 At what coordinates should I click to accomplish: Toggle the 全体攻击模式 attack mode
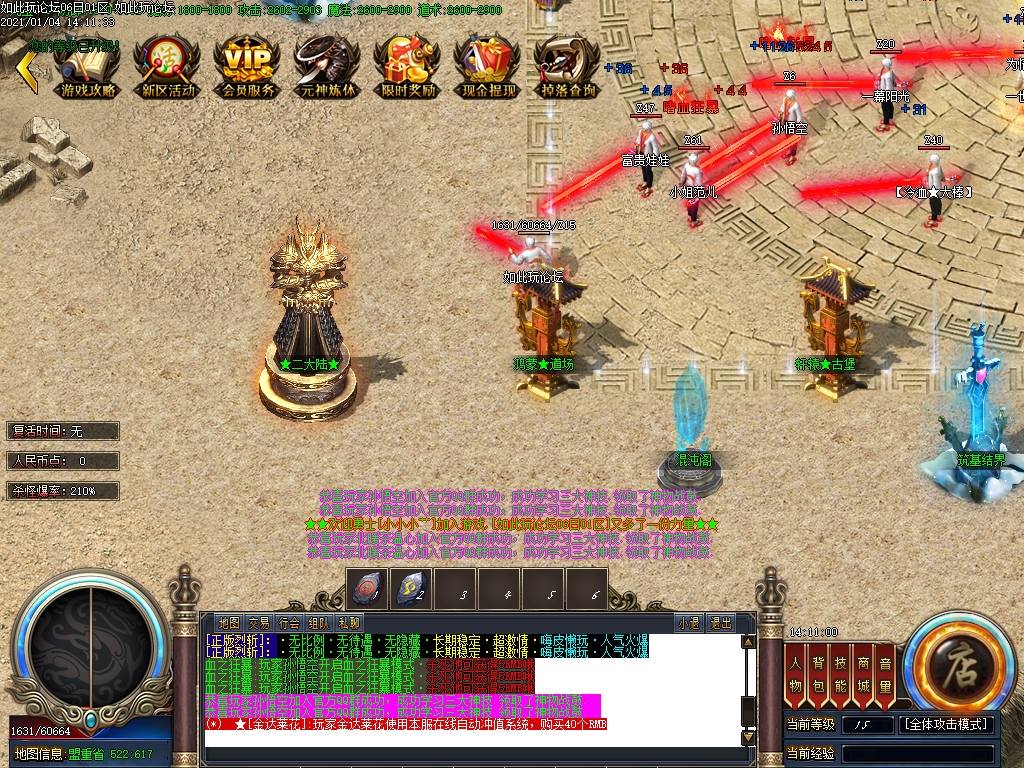point(947,724)
